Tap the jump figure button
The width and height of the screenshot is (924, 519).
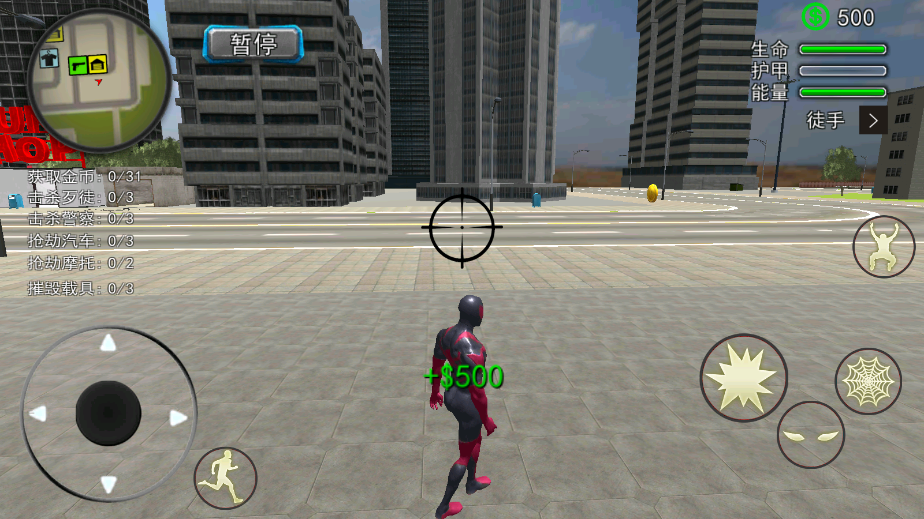click(x=883, y=246)
